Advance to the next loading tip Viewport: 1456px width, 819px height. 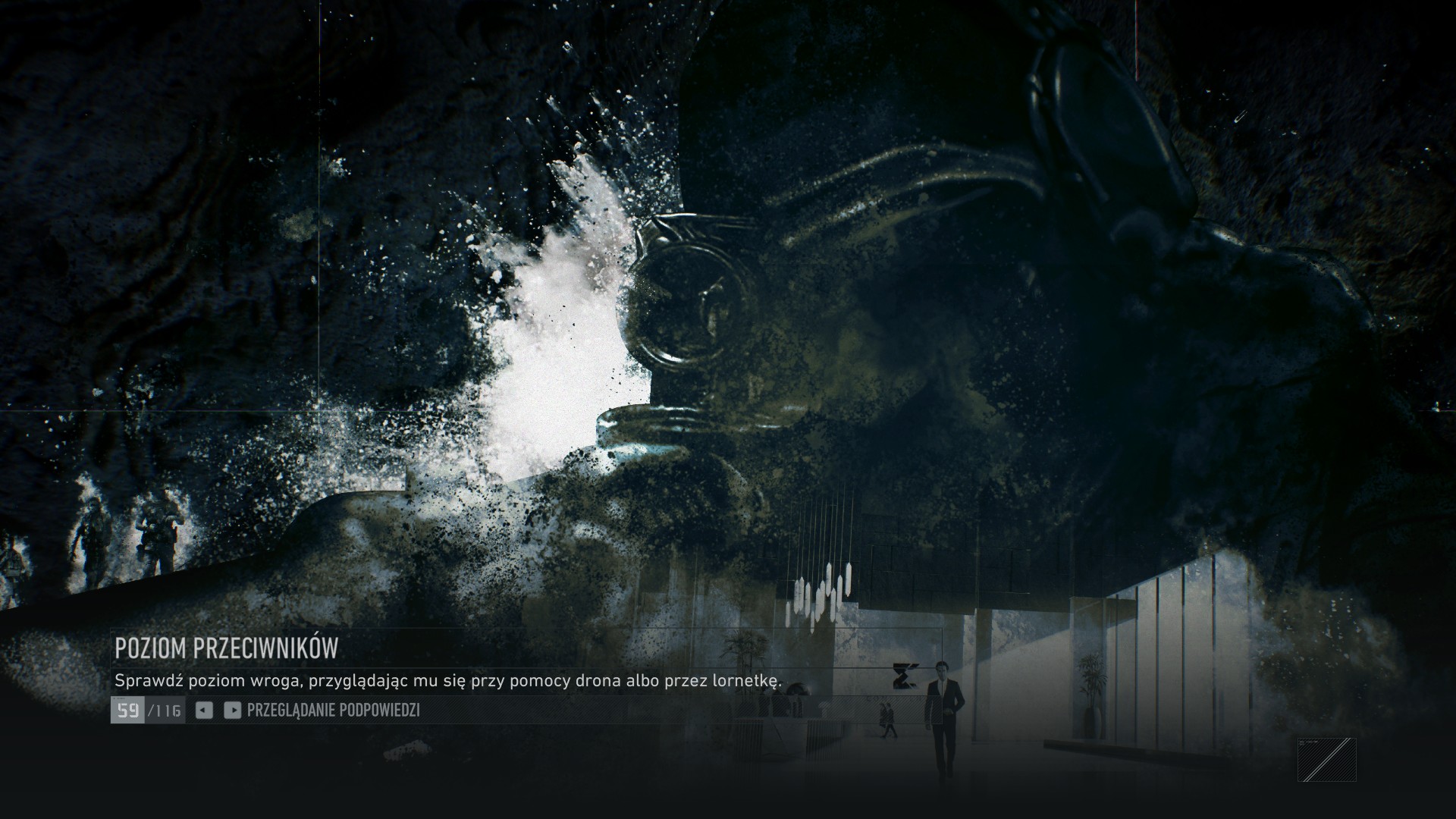tap(233, 710)
